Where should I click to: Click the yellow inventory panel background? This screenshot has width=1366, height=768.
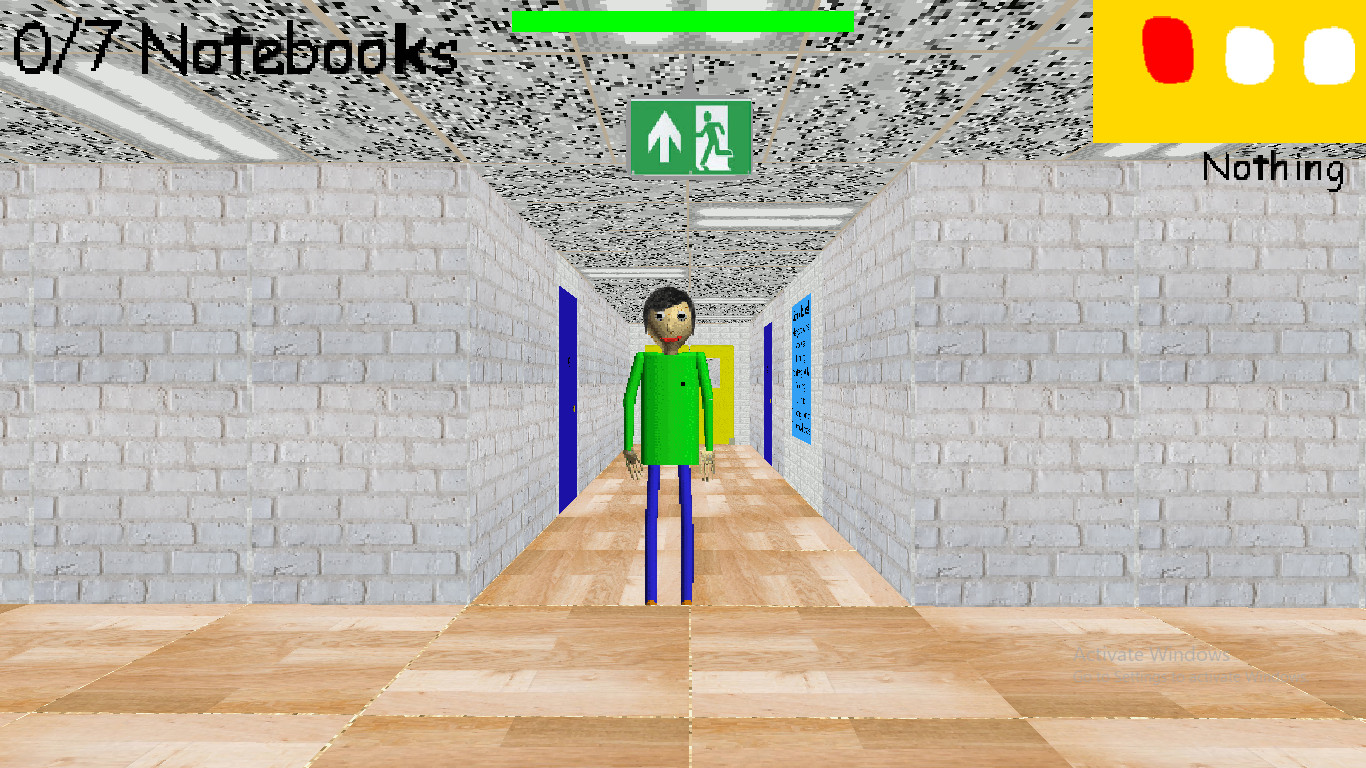point(1200,115)
